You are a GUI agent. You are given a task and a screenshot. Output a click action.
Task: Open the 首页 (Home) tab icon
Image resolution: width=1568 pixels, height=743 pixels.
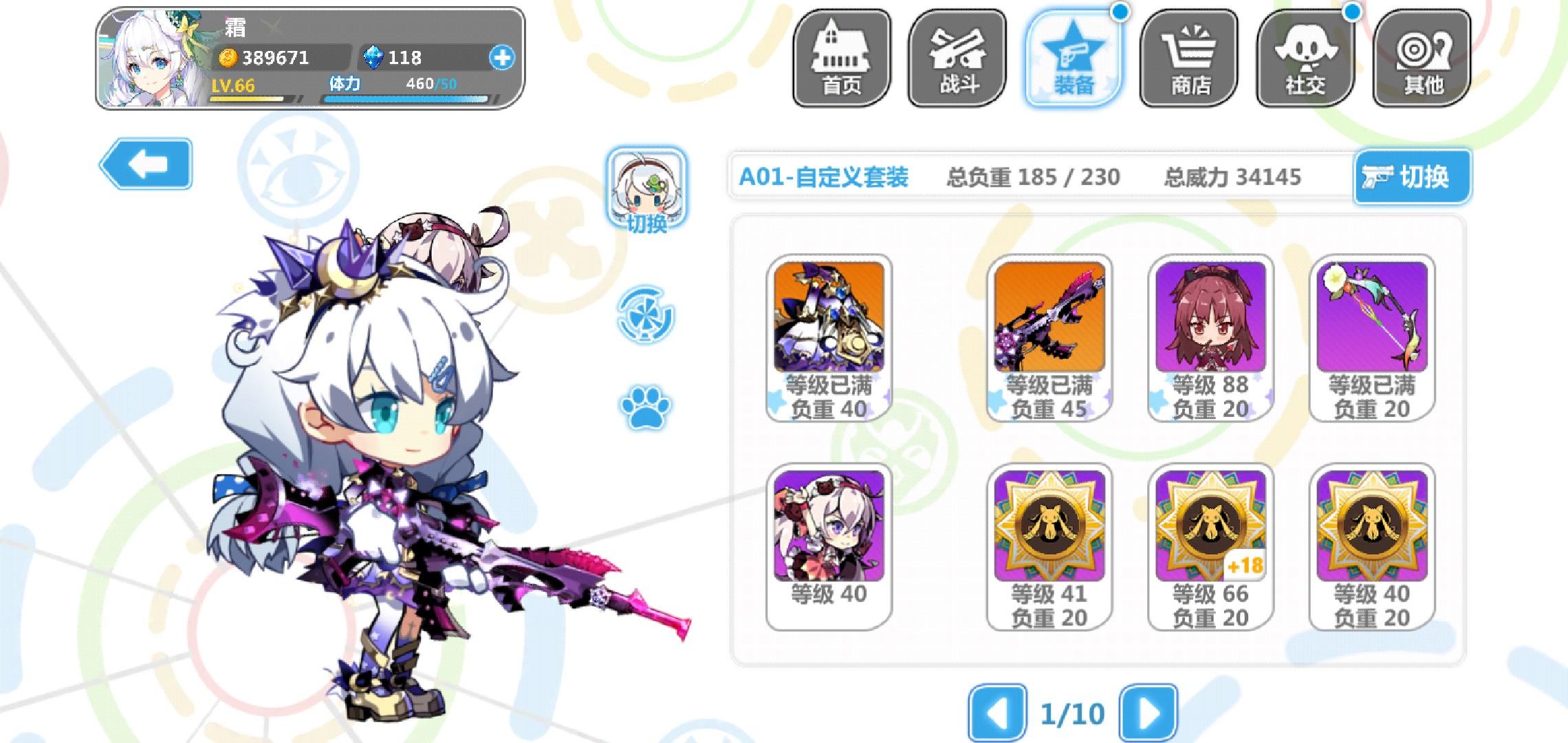point(842,55)
